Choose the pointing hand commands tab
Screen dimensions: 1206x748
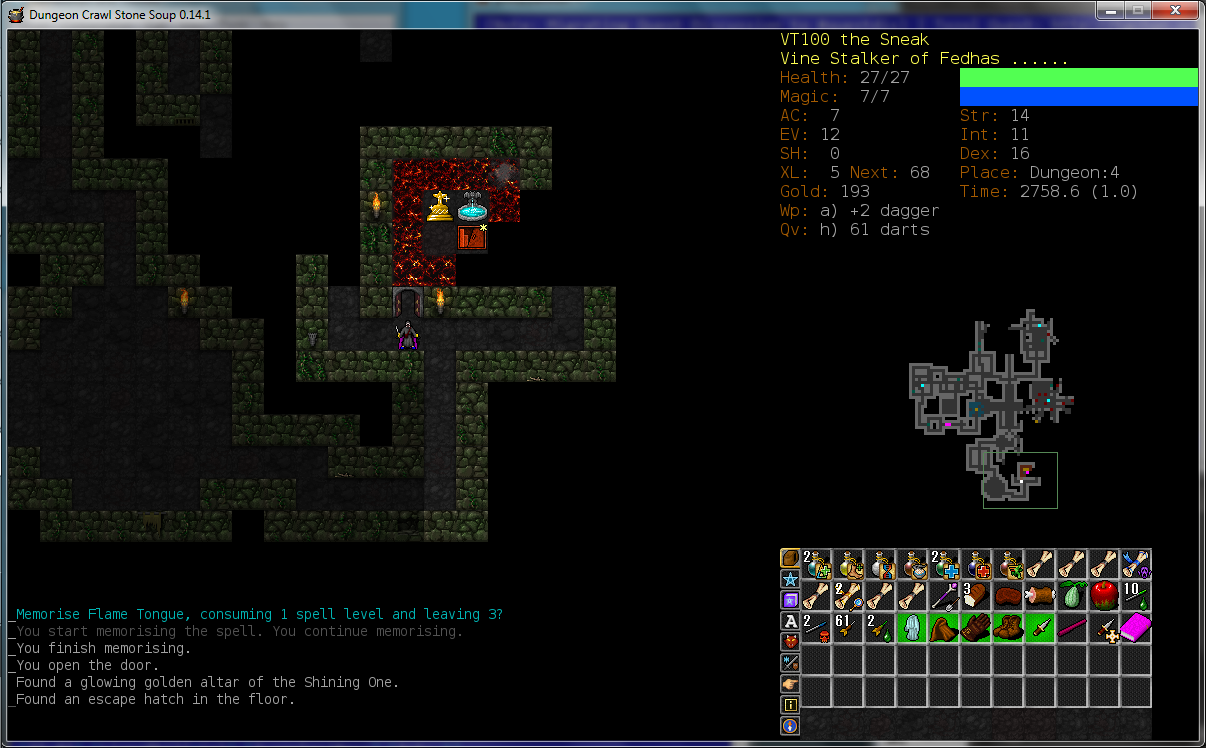click(x=790, y=684)
